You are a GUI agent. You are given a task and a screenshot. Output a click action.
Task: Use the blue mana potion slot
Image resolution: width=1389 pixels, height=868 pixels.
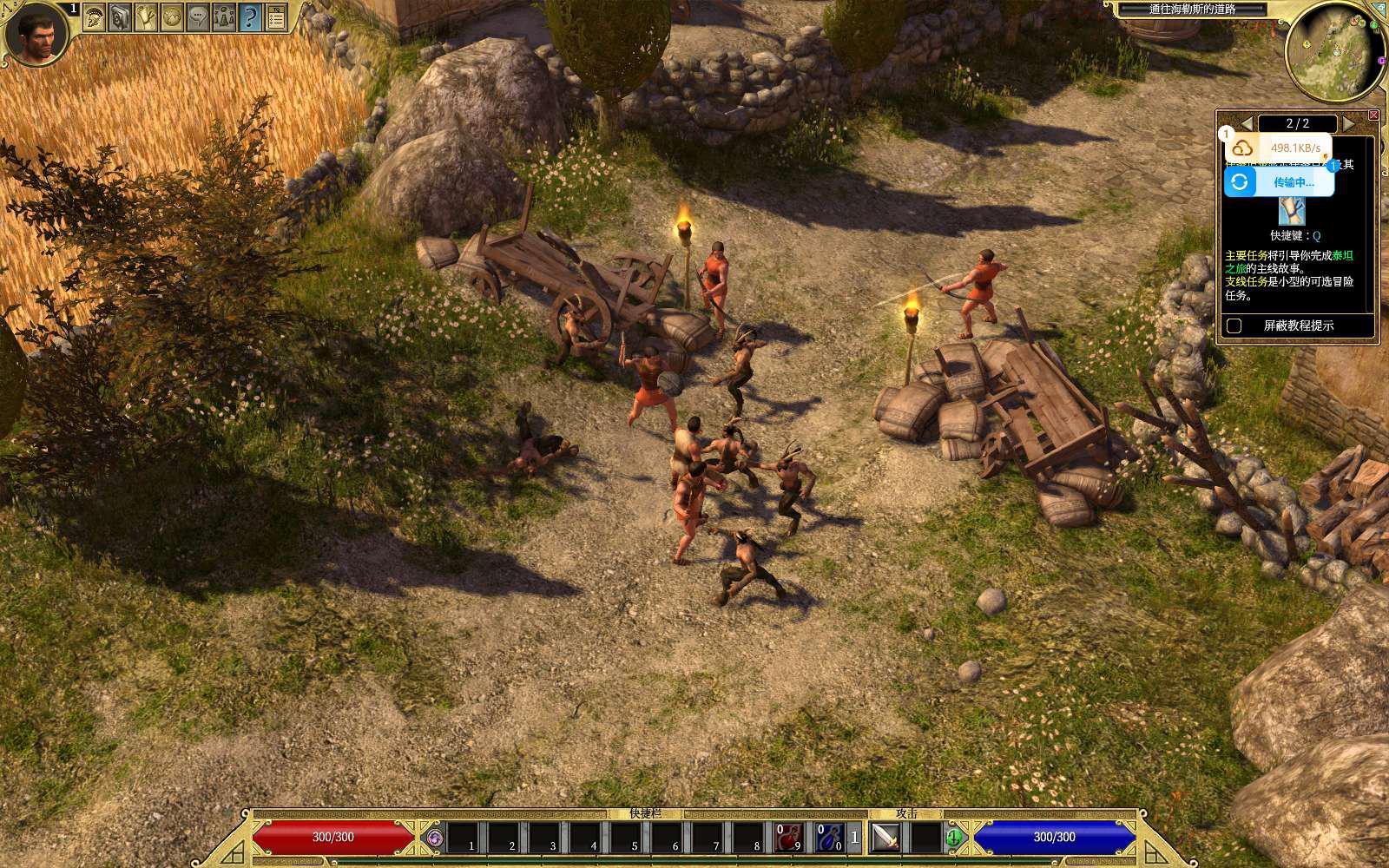pyautogui.click(x=830, y=838)
